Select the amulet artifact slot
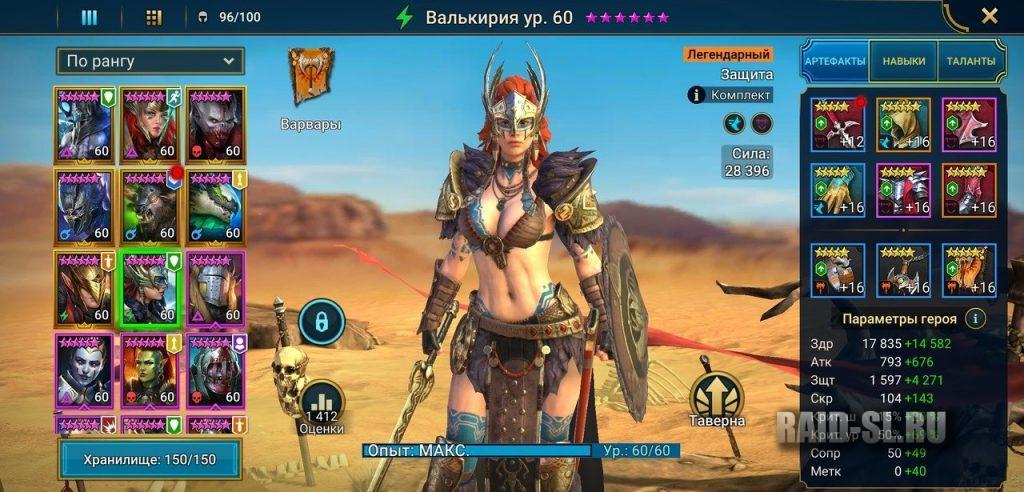The height and width of the screenshot is (492, 1024). [x=903, y=270]
